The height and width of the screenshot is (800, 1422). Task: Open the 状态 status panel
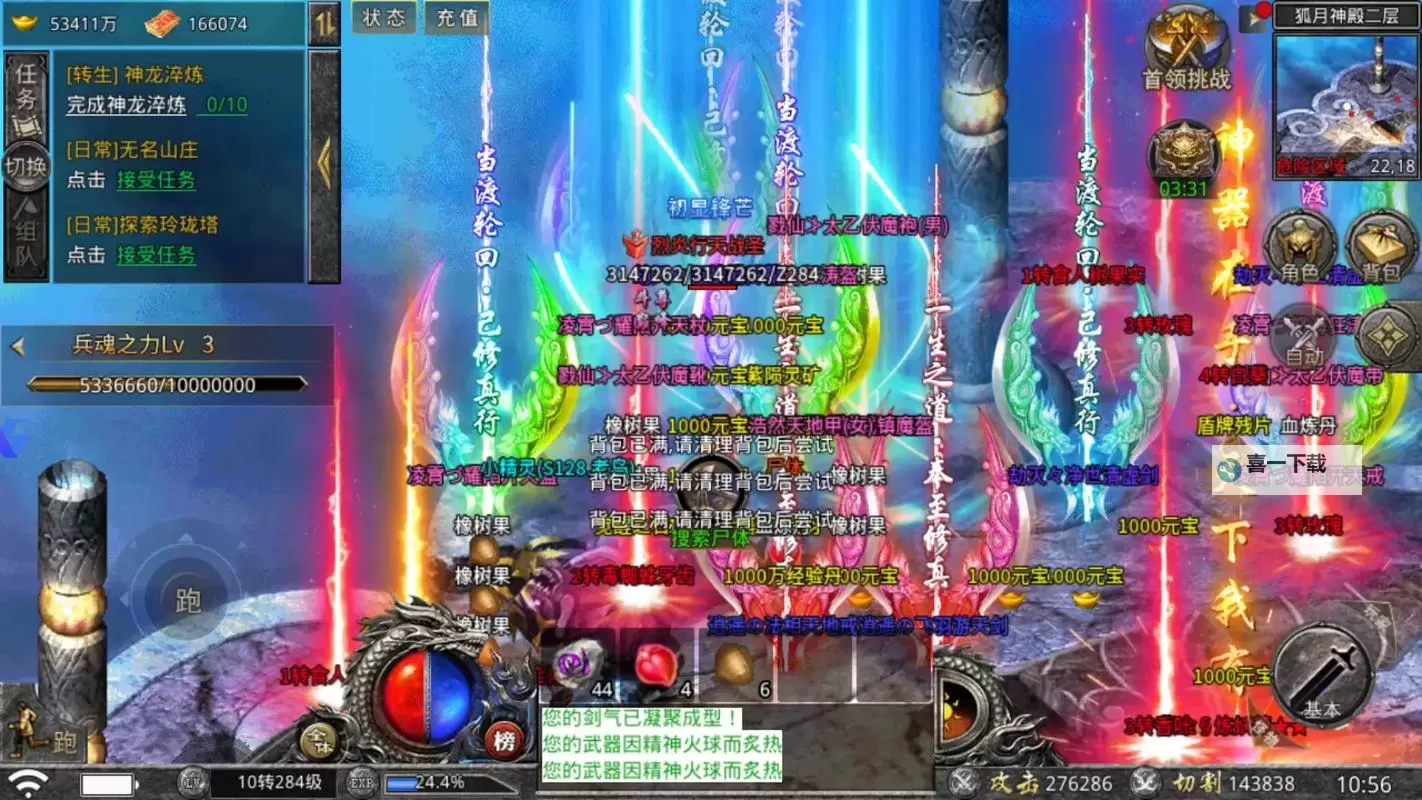(x=384, y=18)
